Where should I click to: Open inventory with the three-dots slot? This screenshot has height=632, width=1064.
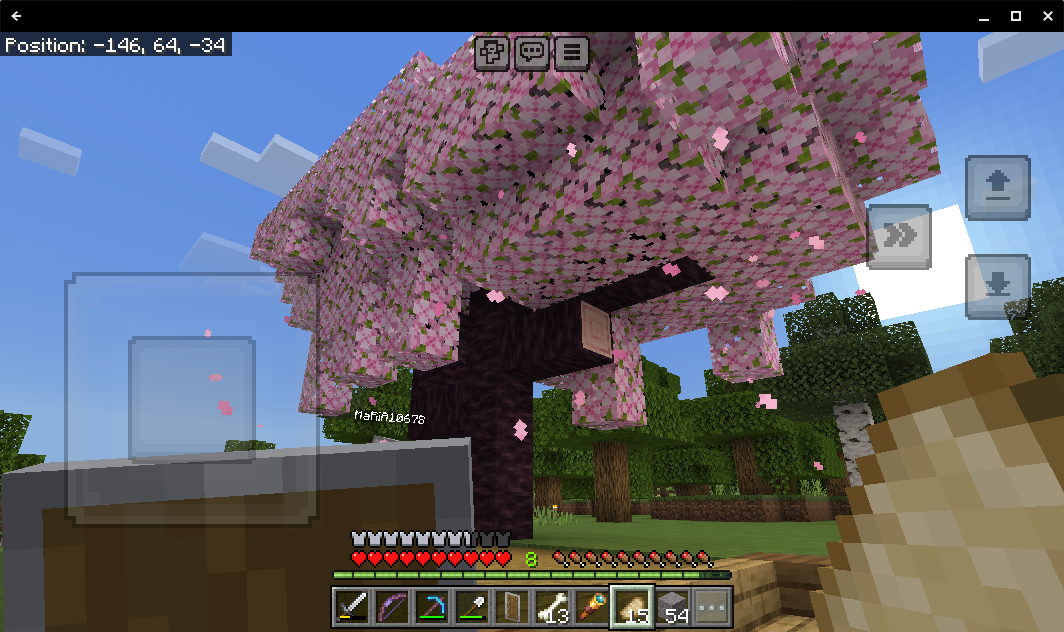pyautogui.click(x=712, y=606)
